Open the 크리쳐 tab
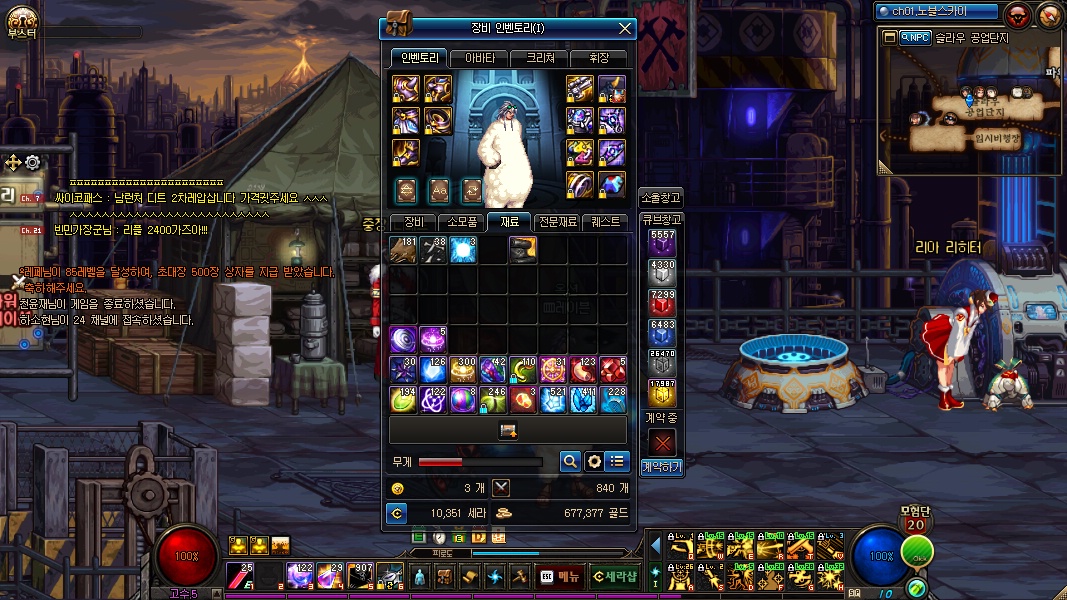1067x600 pixels. 538,58
